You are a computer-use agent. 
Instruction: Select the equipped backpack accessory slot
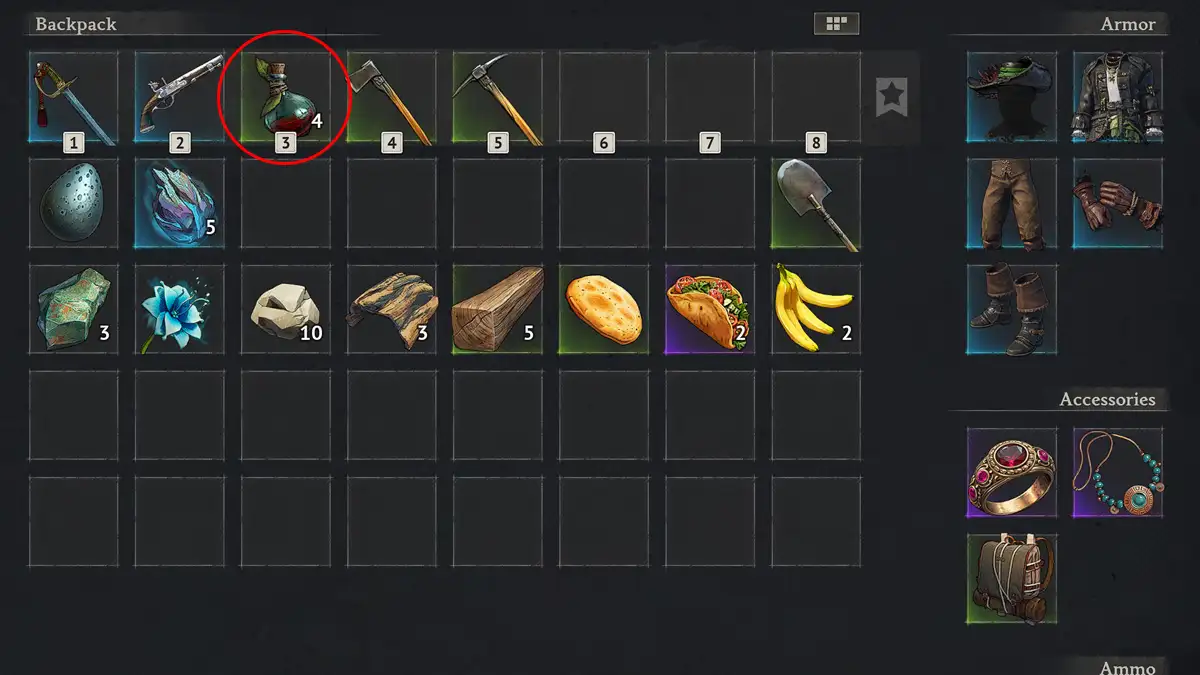coord(1011,578)
